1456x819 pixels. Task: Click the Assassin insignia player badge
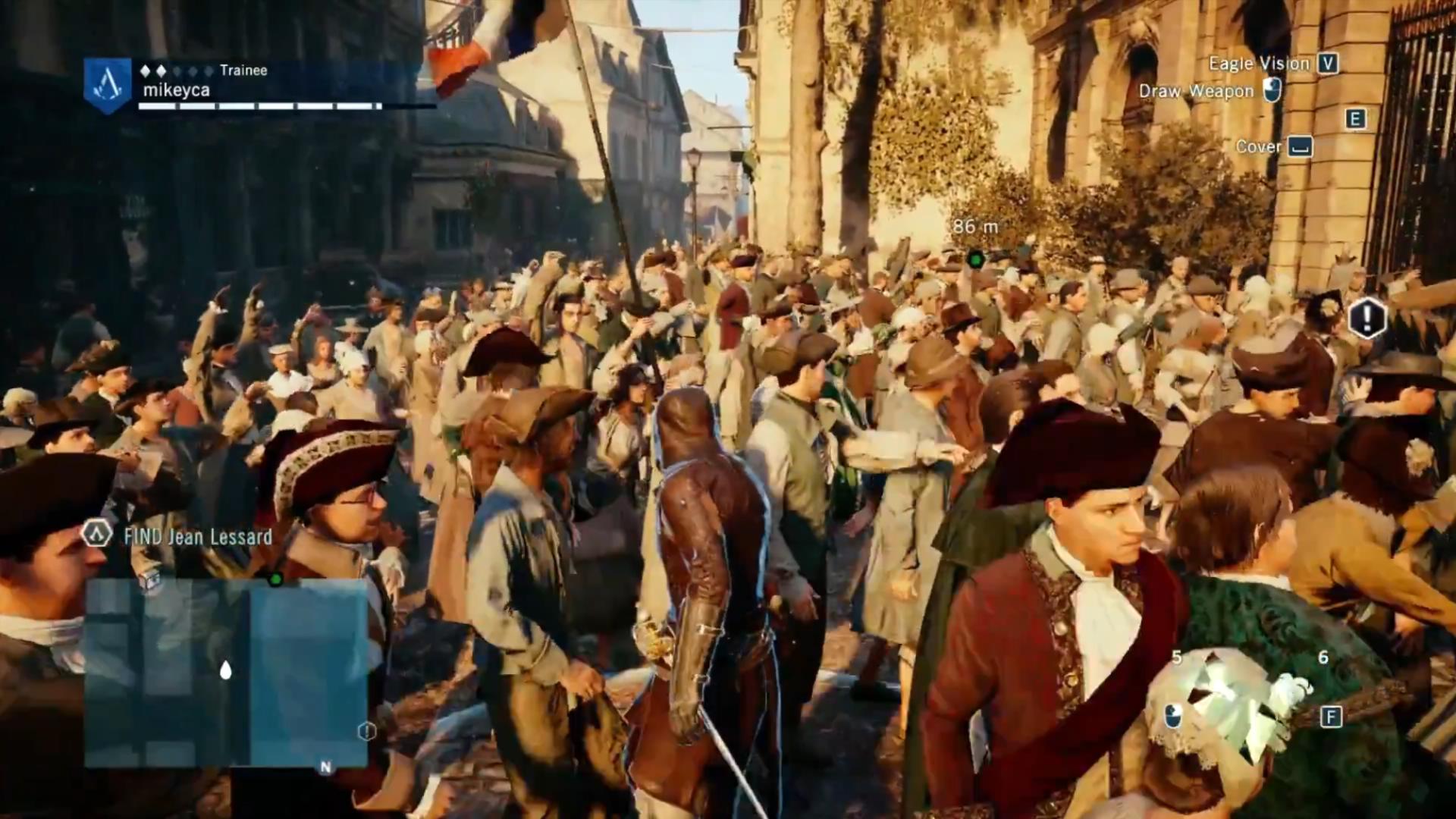coord(107,85)
